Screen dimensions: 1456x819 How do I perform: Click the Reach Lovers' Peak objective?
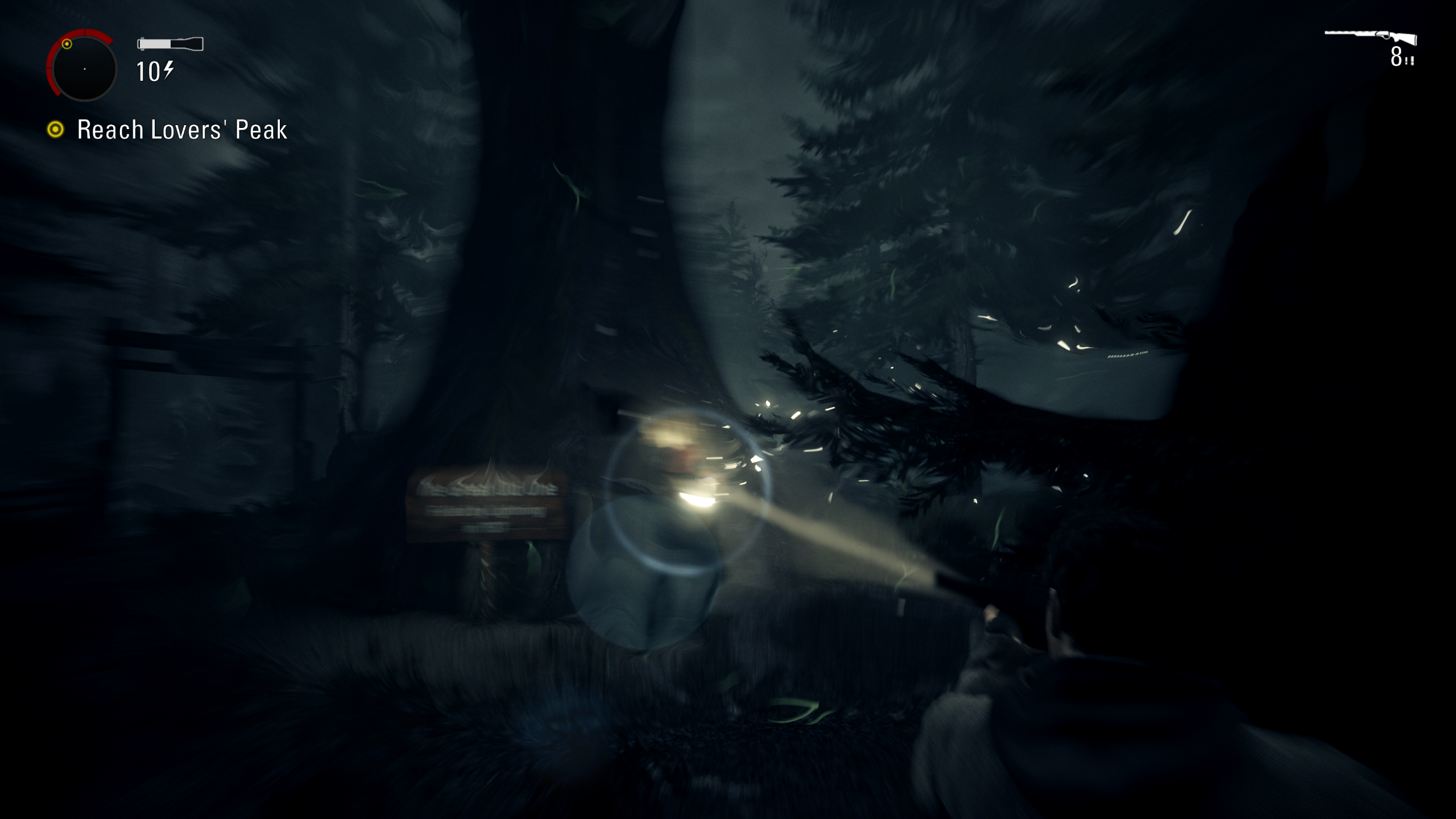(181, 130)
